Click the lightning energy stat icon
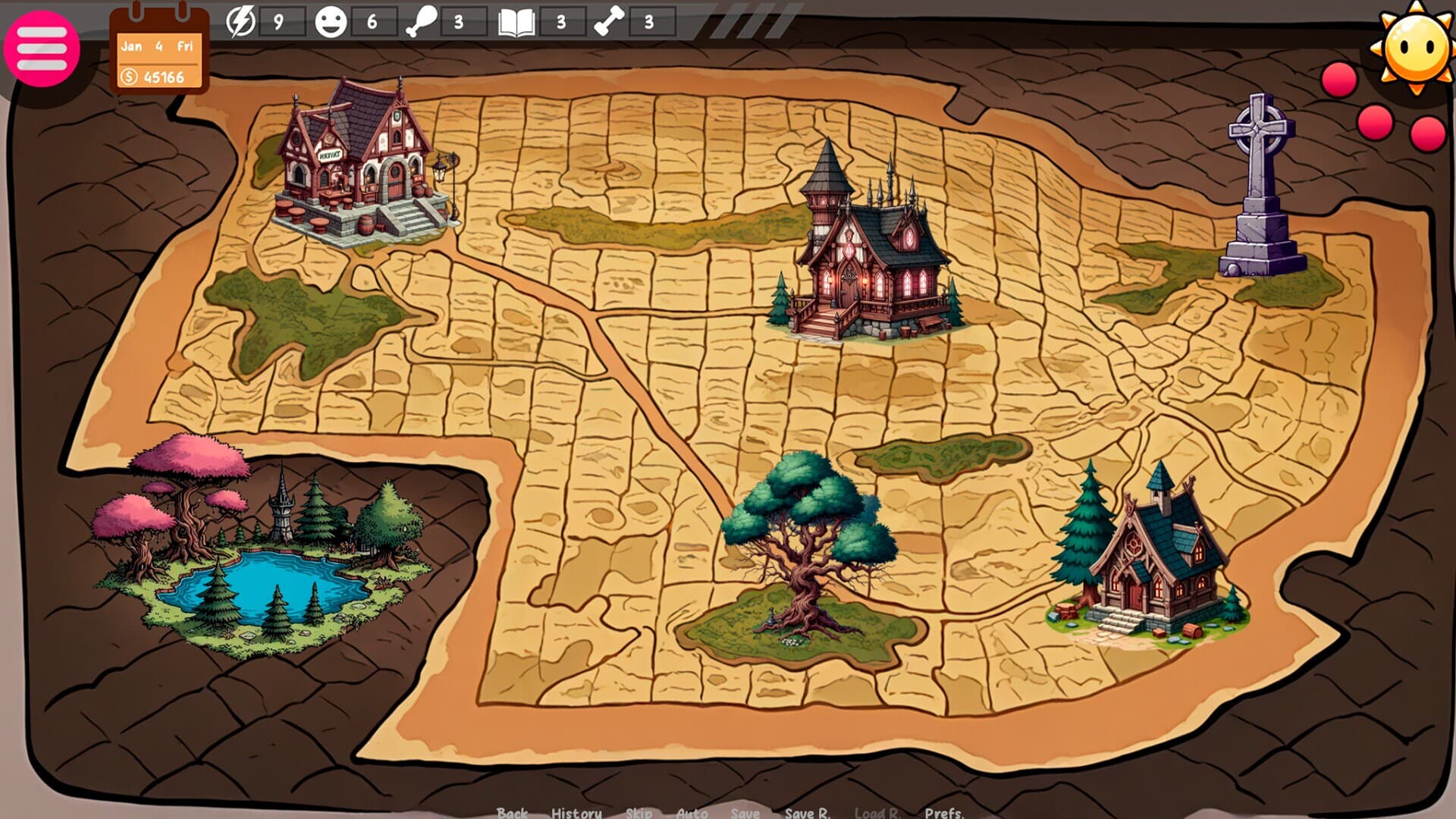 [x=241, y=21]
